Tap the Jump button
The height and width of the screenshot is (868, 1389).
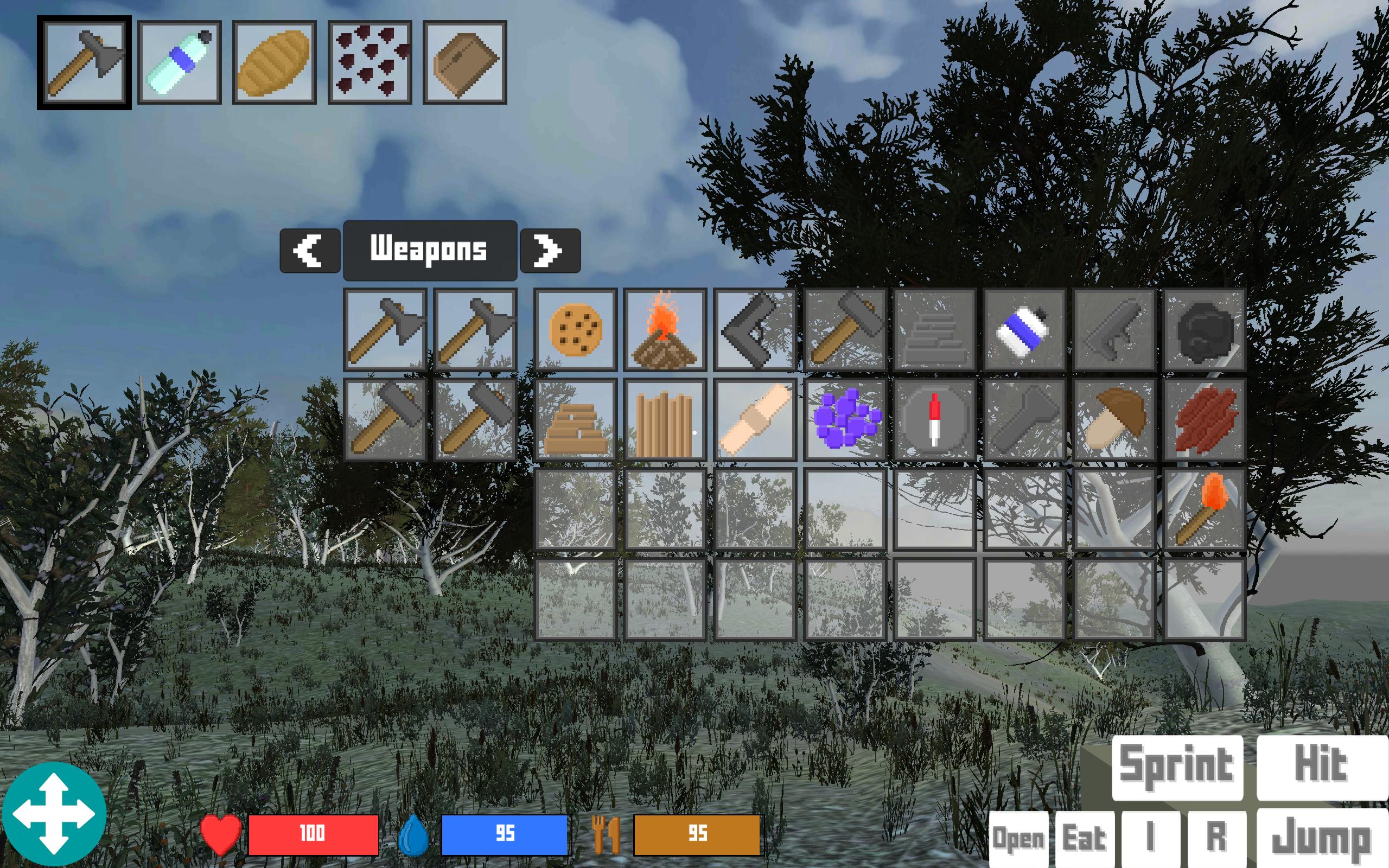[1322, 838]
